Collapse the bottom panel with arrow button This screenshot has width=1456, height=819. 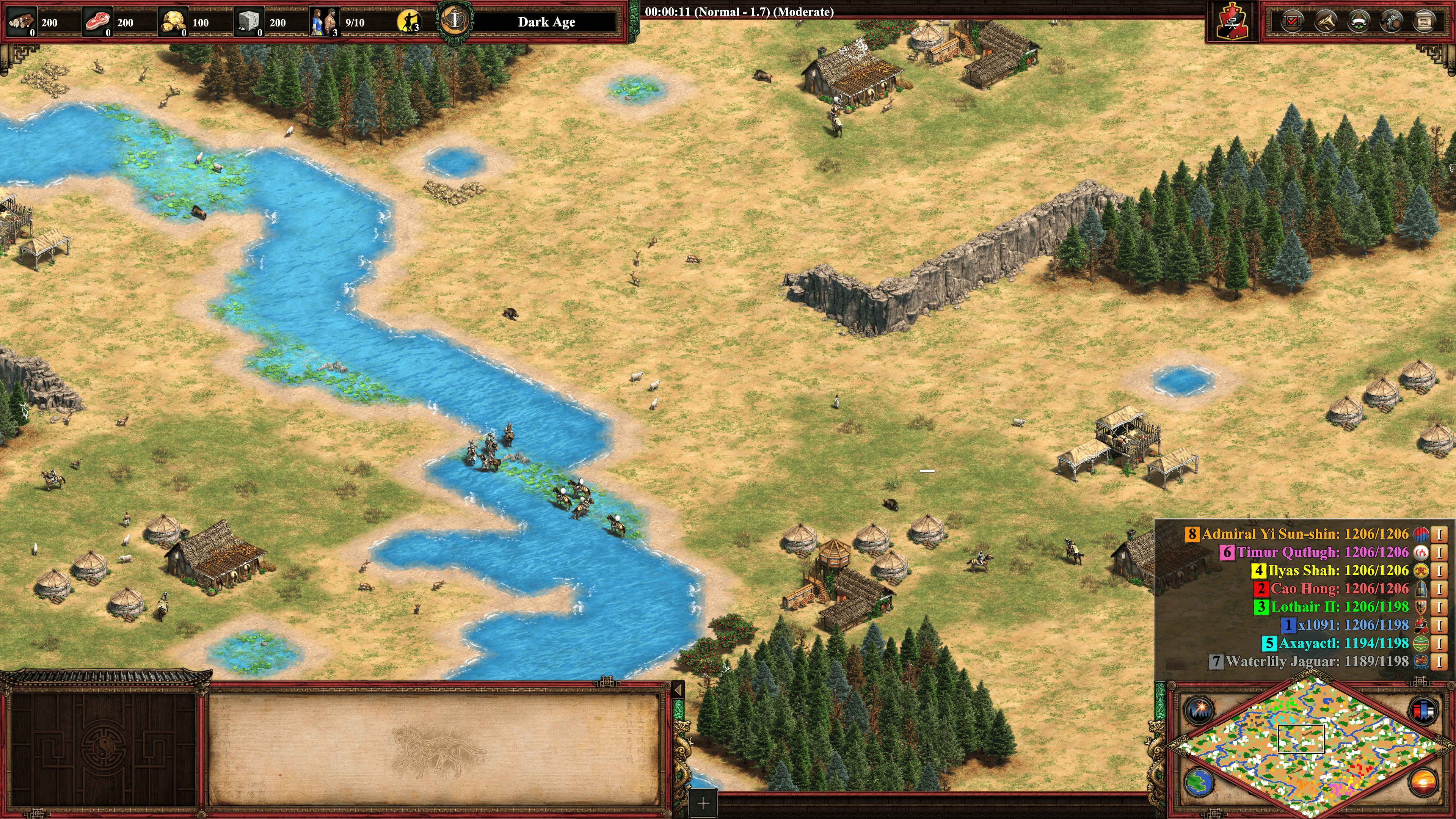[x=678, y=690]
